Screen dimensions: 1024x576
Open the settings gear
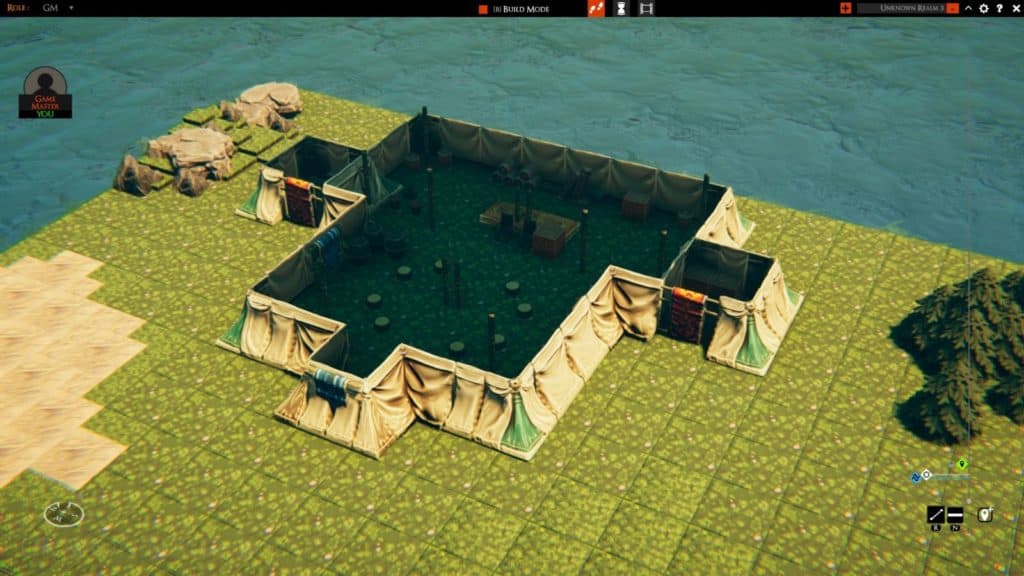[984, 9]
